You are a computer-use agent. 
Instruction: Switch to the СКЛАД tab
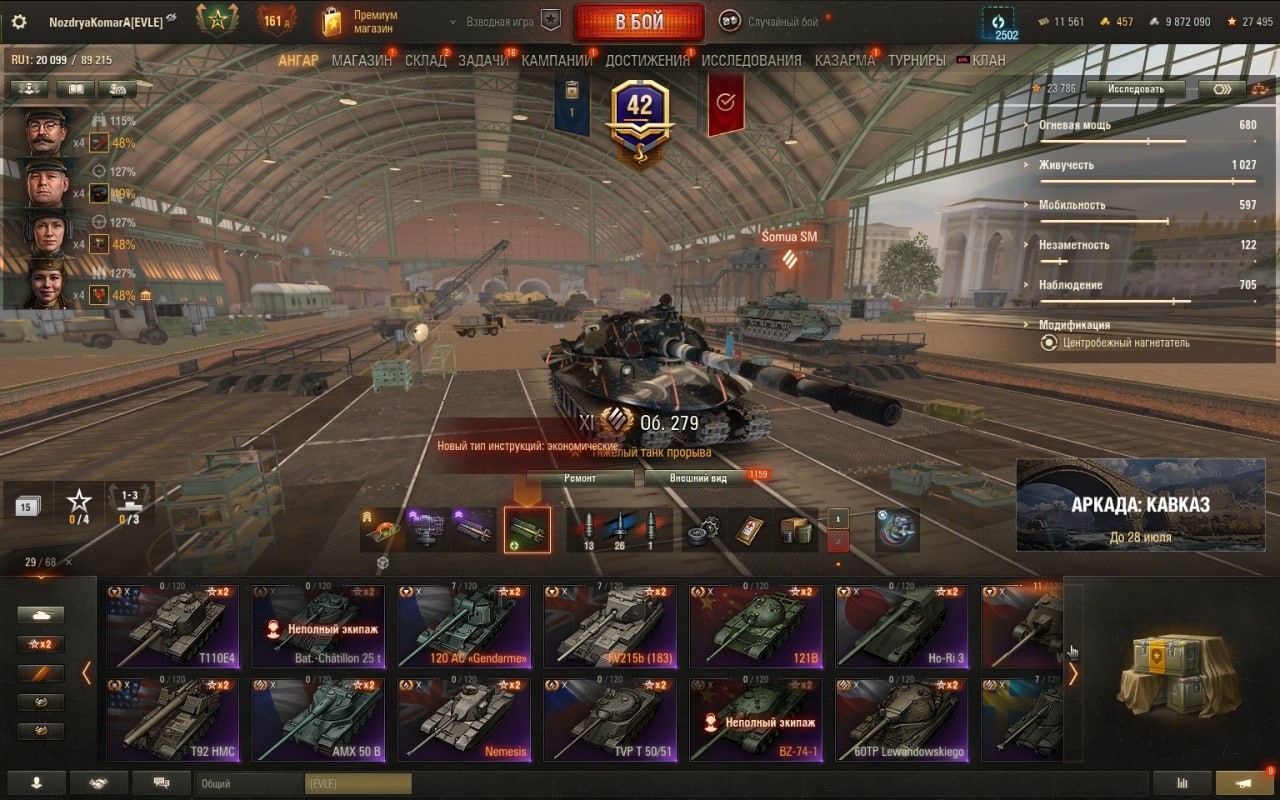pyautogui.click(x=425, y=60)
